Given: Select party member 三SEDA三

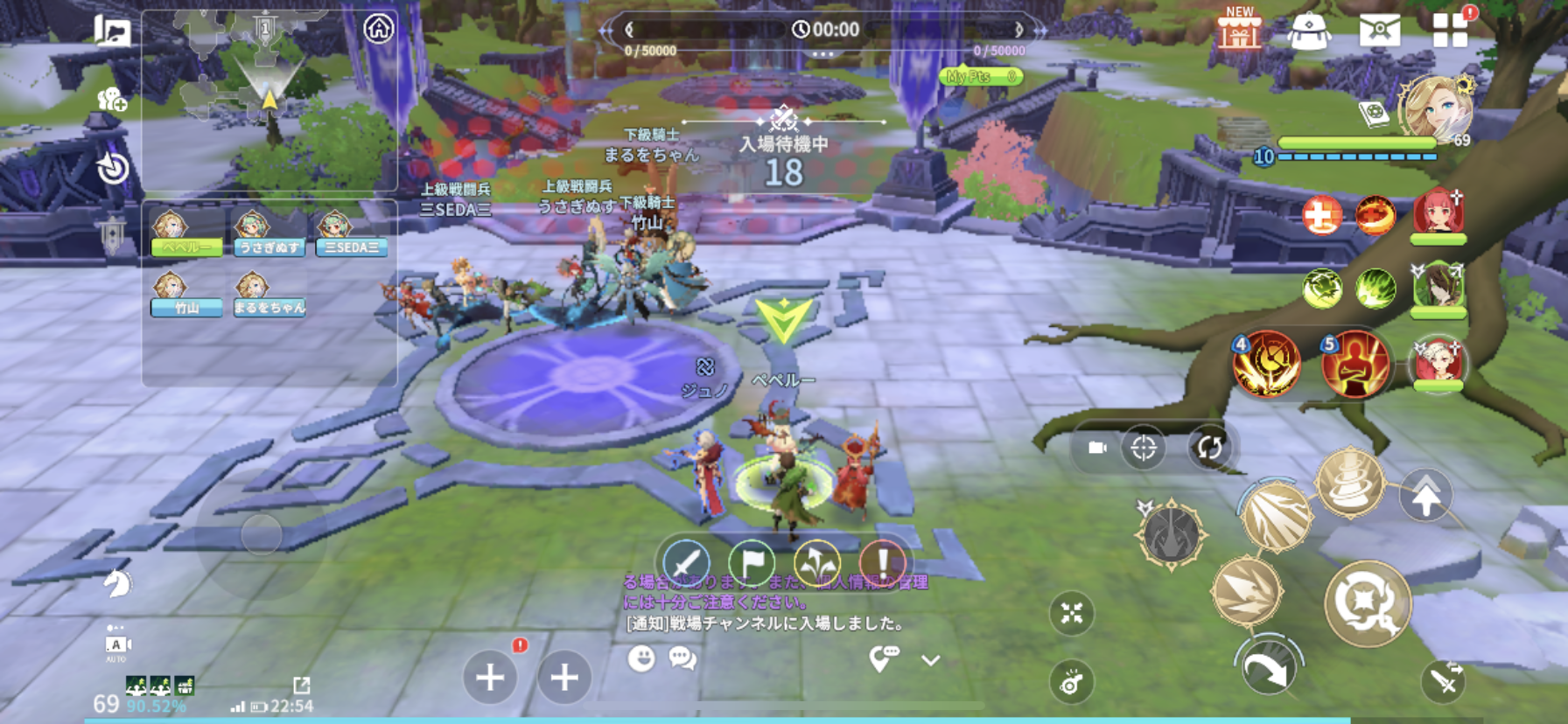Looking at the screenshot, I should coord(351,234).
